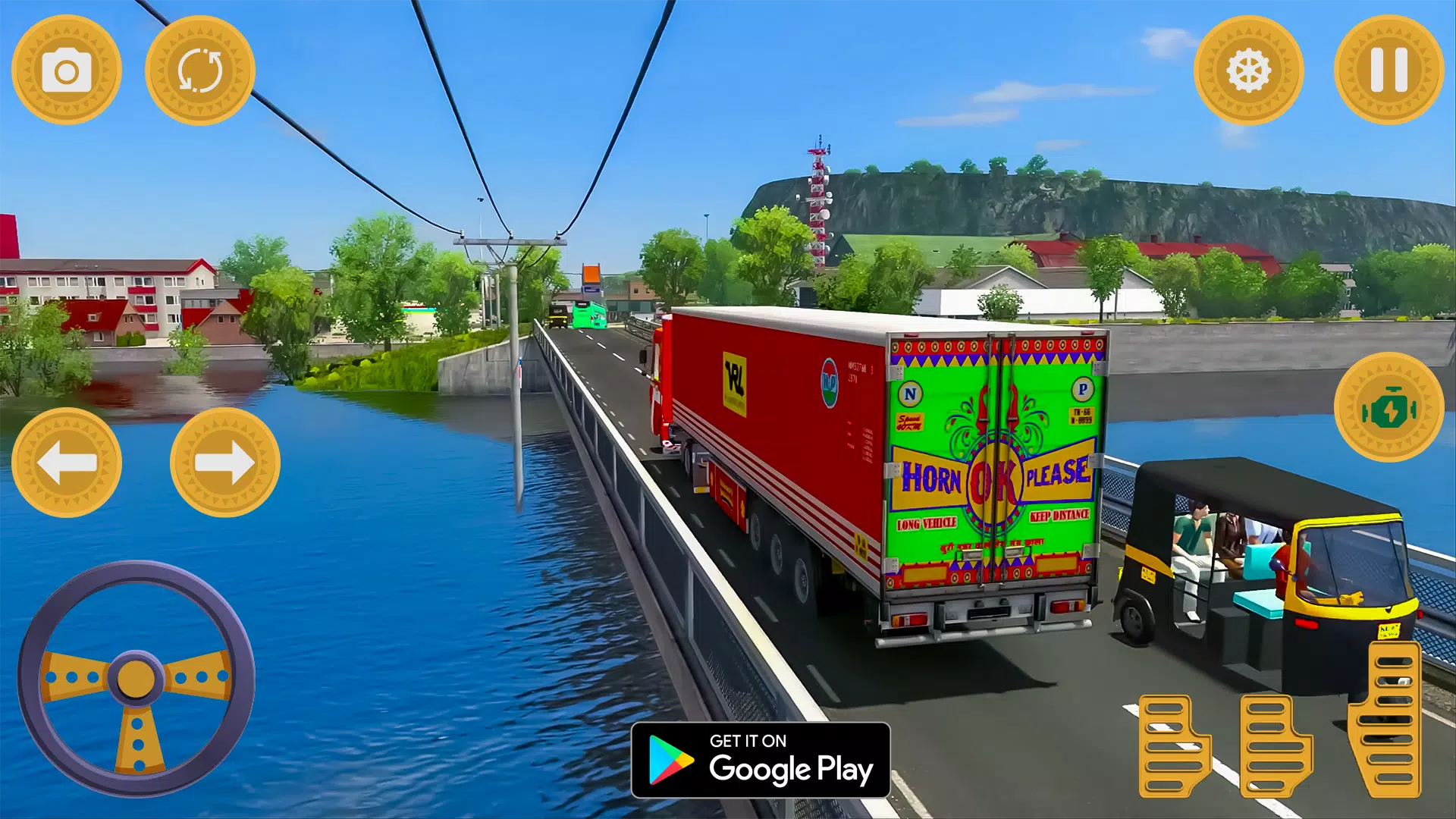Steer right using the right arrow
The image size is (1456, 819).
pos(224,462)
